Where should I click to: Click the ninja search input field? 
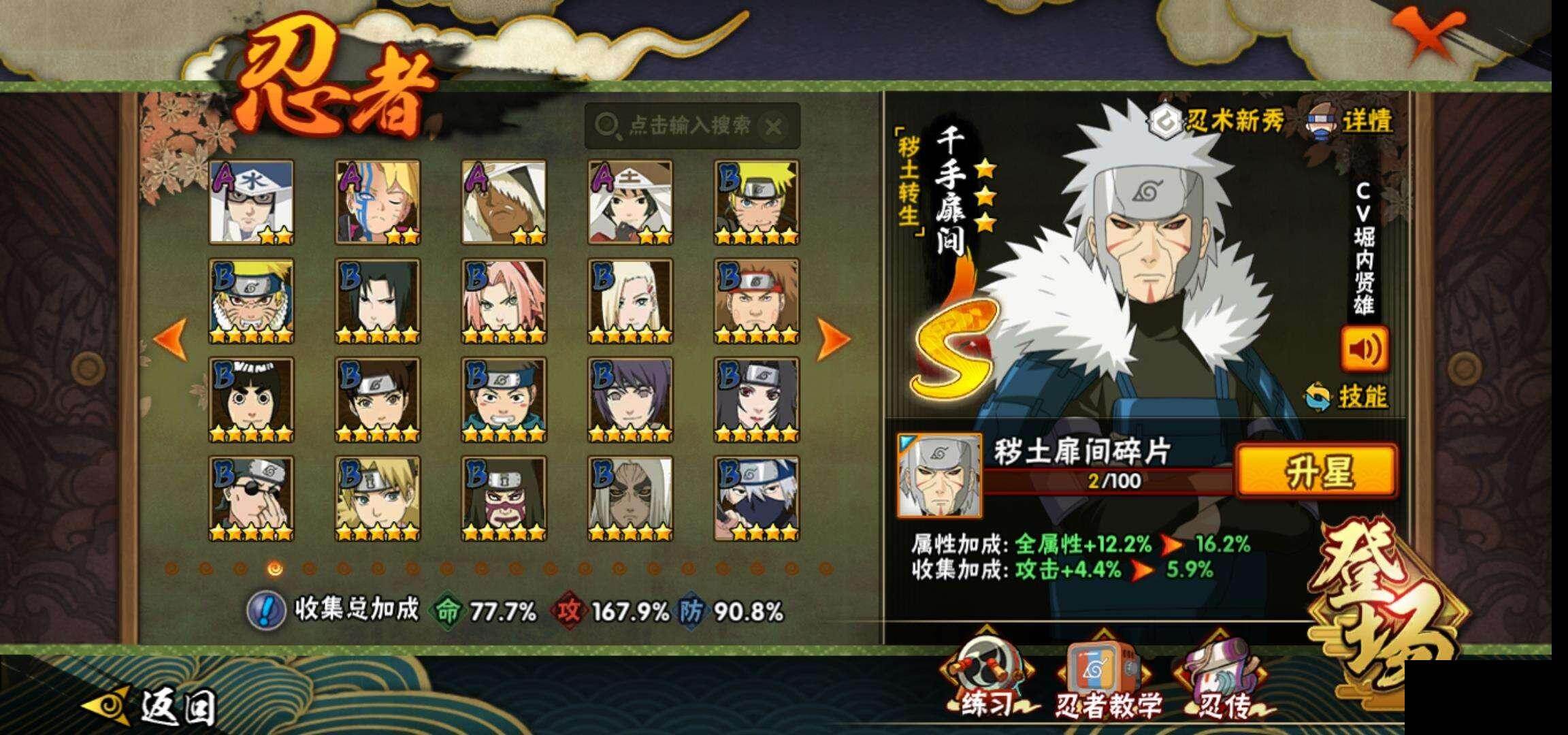click(x=681, y=126)
